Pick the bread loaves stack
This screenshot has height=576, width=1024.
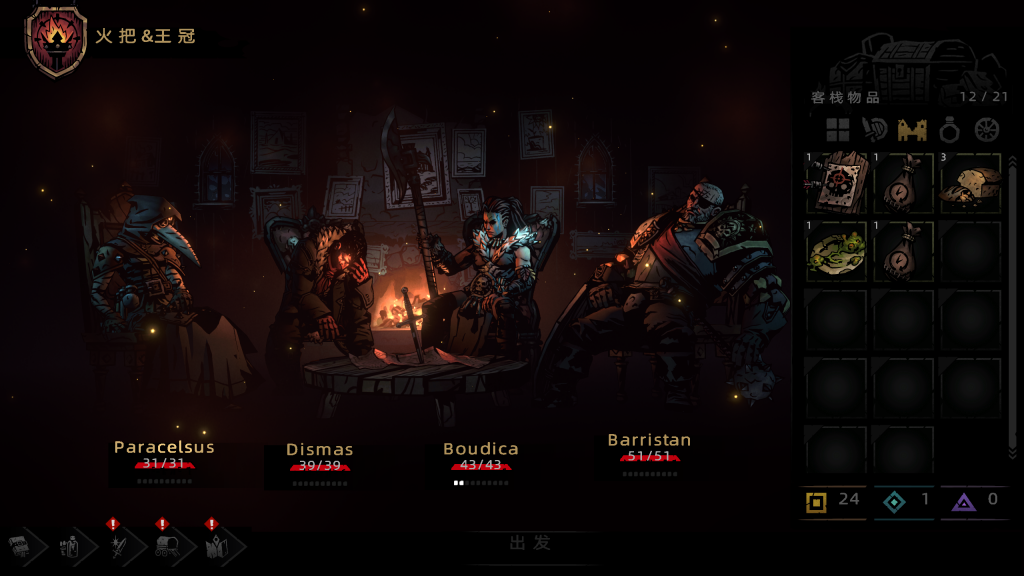point(970,183)
